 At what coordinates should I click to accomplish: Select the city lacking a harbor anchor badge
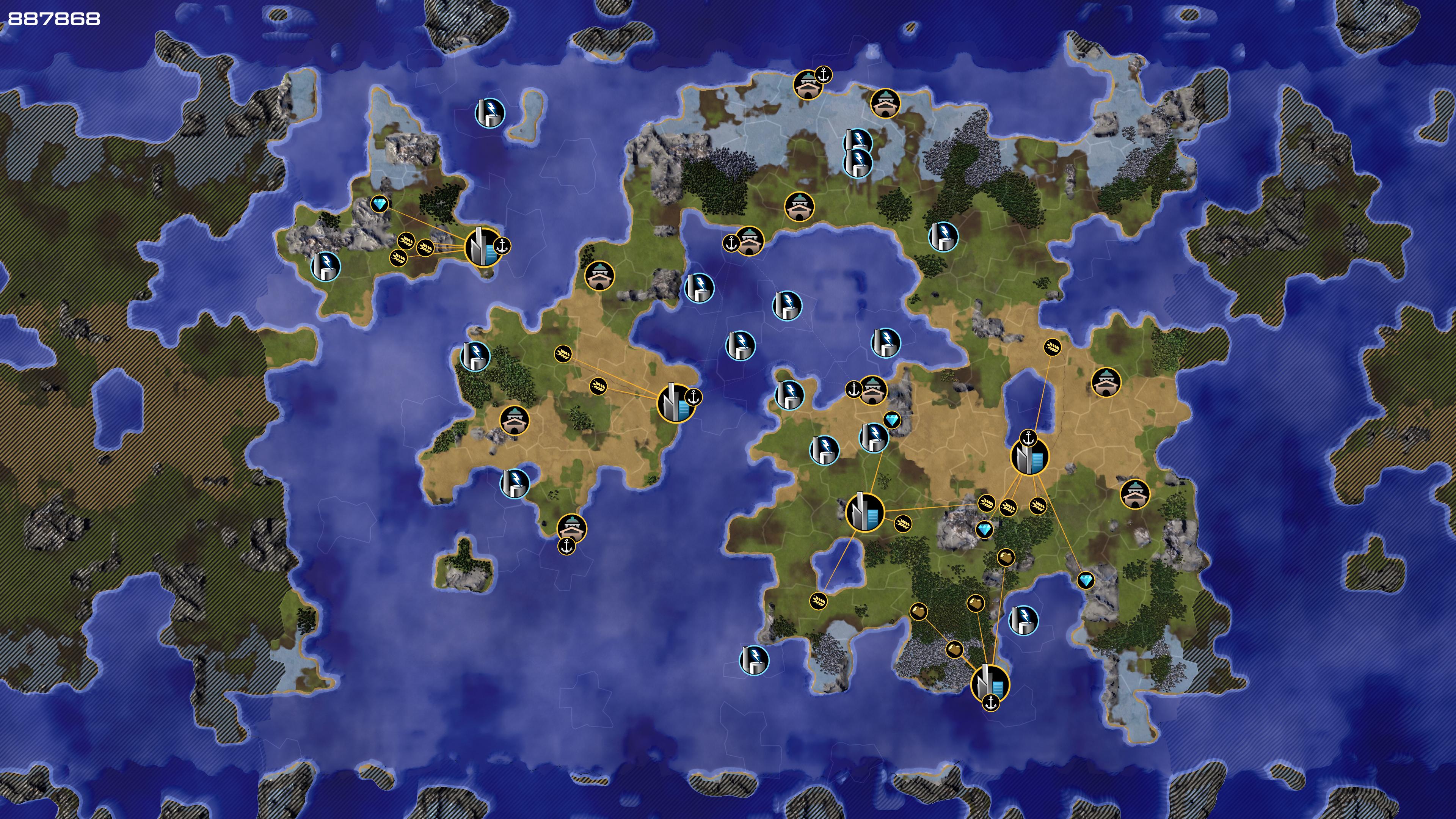(x=864, y=512)
